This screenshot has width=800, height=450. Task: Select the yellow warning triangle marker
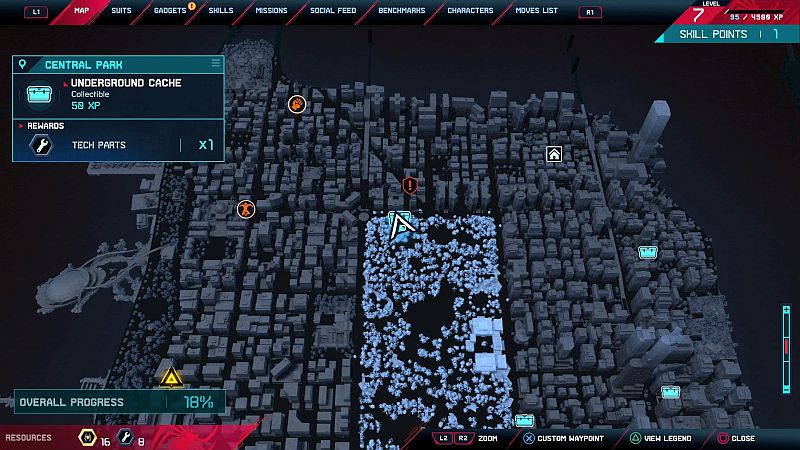click(172, 378)
